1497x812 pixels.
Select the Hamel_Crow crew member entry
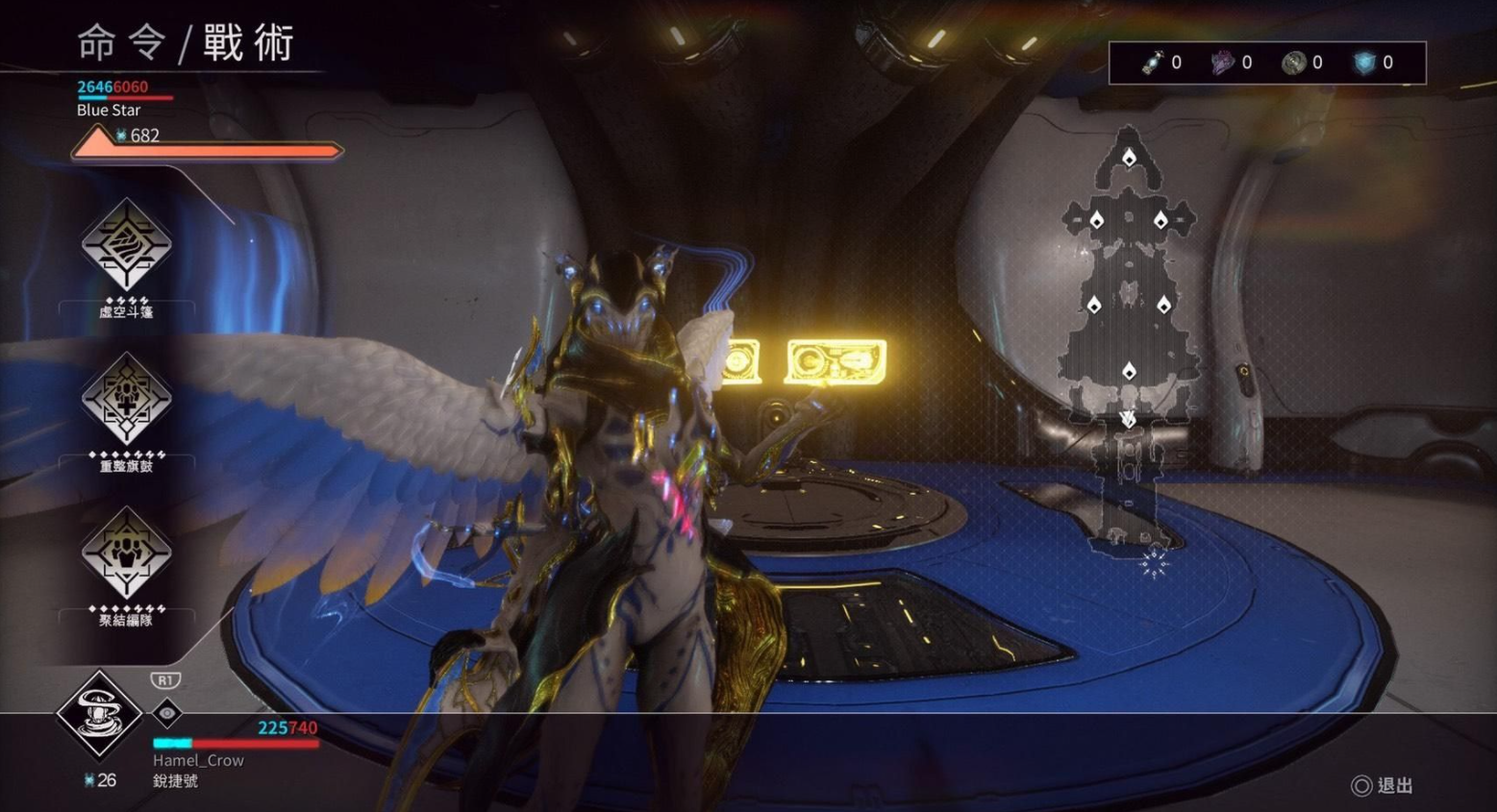[x=198, y=760]
